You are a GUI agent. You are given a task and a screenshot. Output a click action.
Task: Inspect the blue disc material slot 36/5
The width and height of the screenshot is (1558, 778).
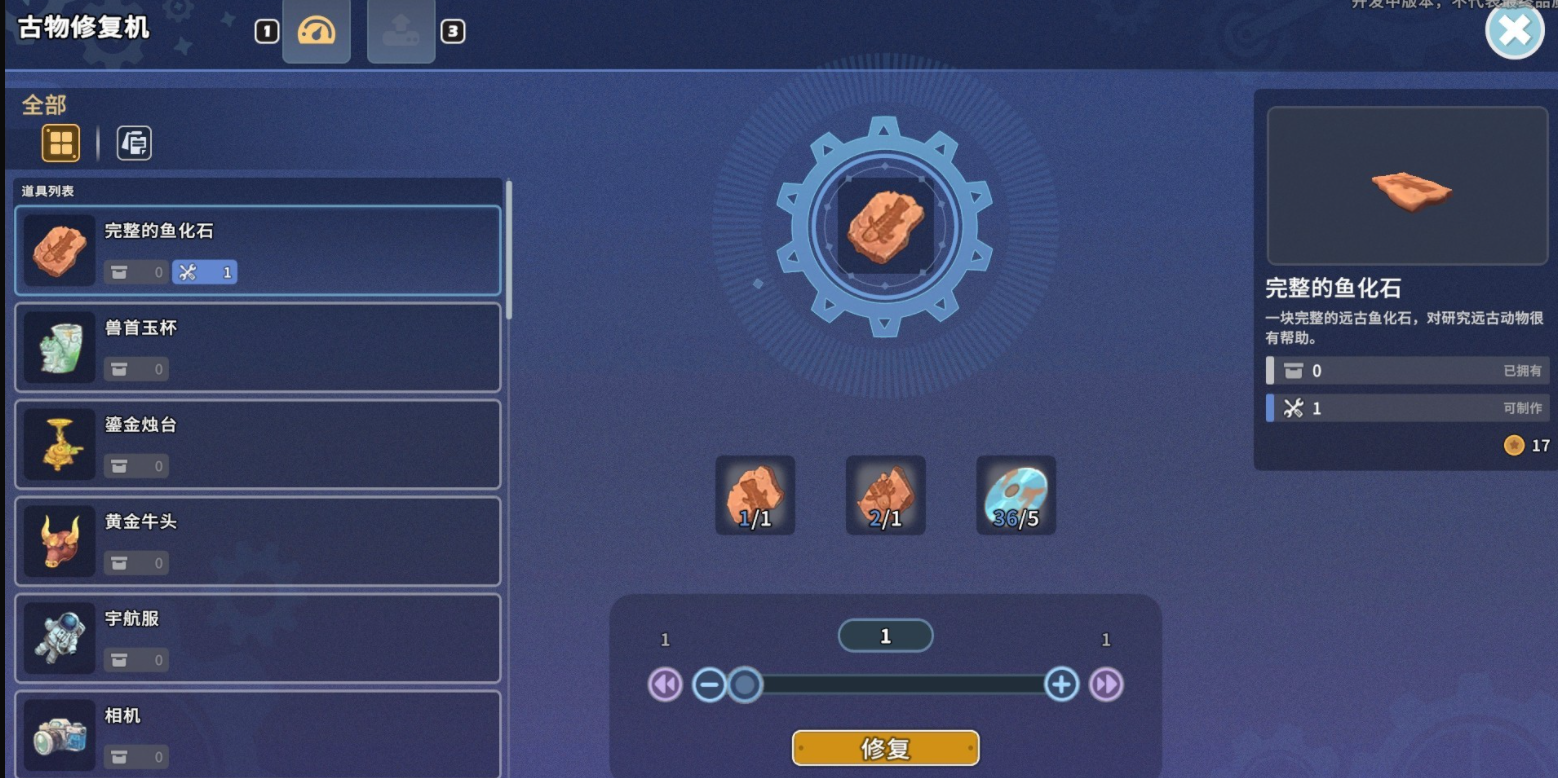[x=1015, y=495]
